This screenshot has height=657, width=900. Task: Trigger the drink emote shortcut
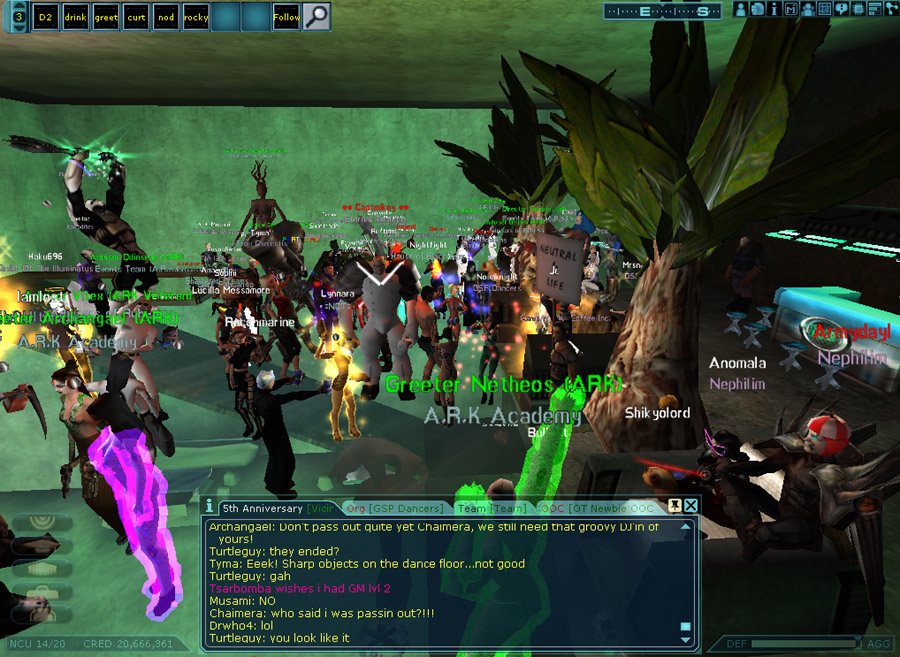(x=75, y=17)
